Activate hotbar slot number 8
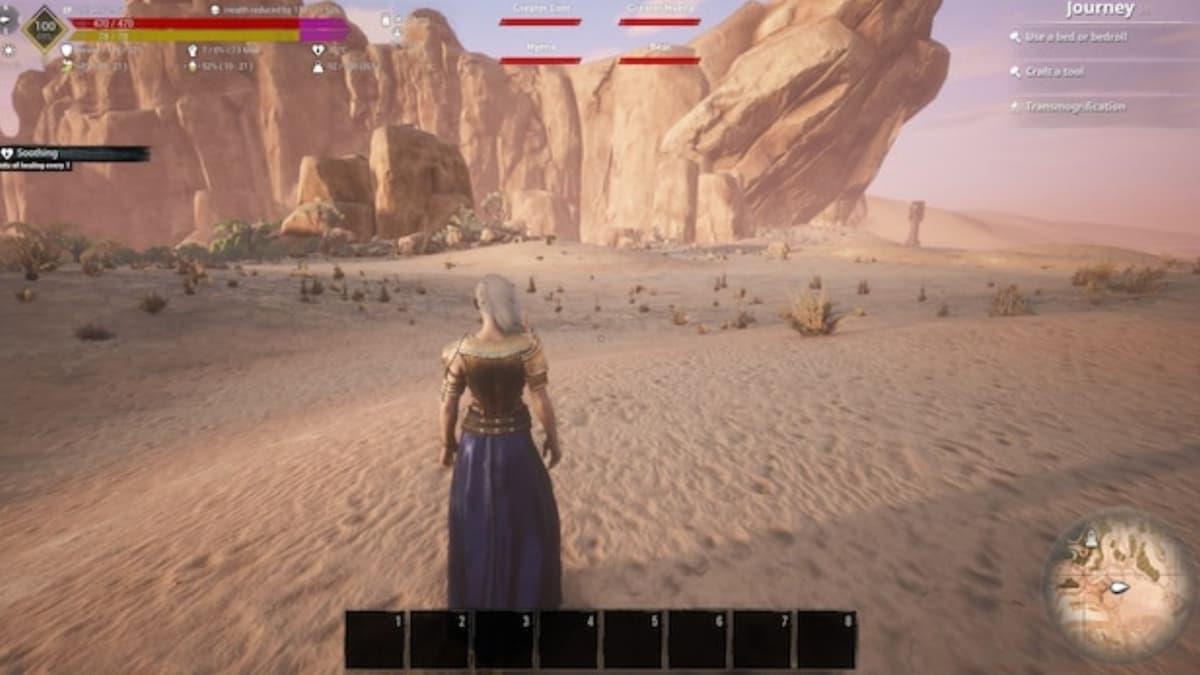The width and height of the screenshot is (1200, 675). tap(827, 639)
